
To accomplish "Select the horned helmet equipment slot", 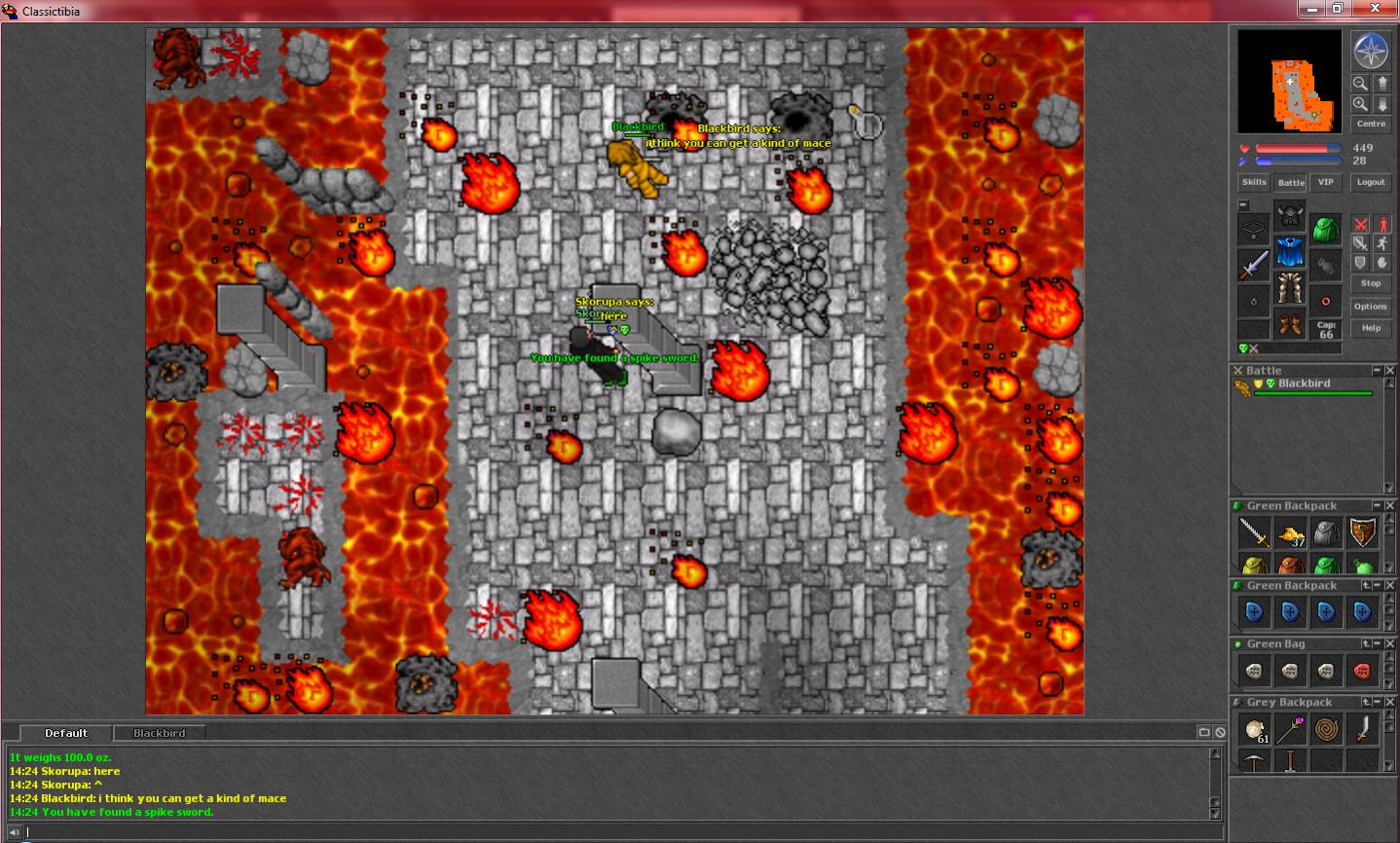I will (x=1290, y=215).
